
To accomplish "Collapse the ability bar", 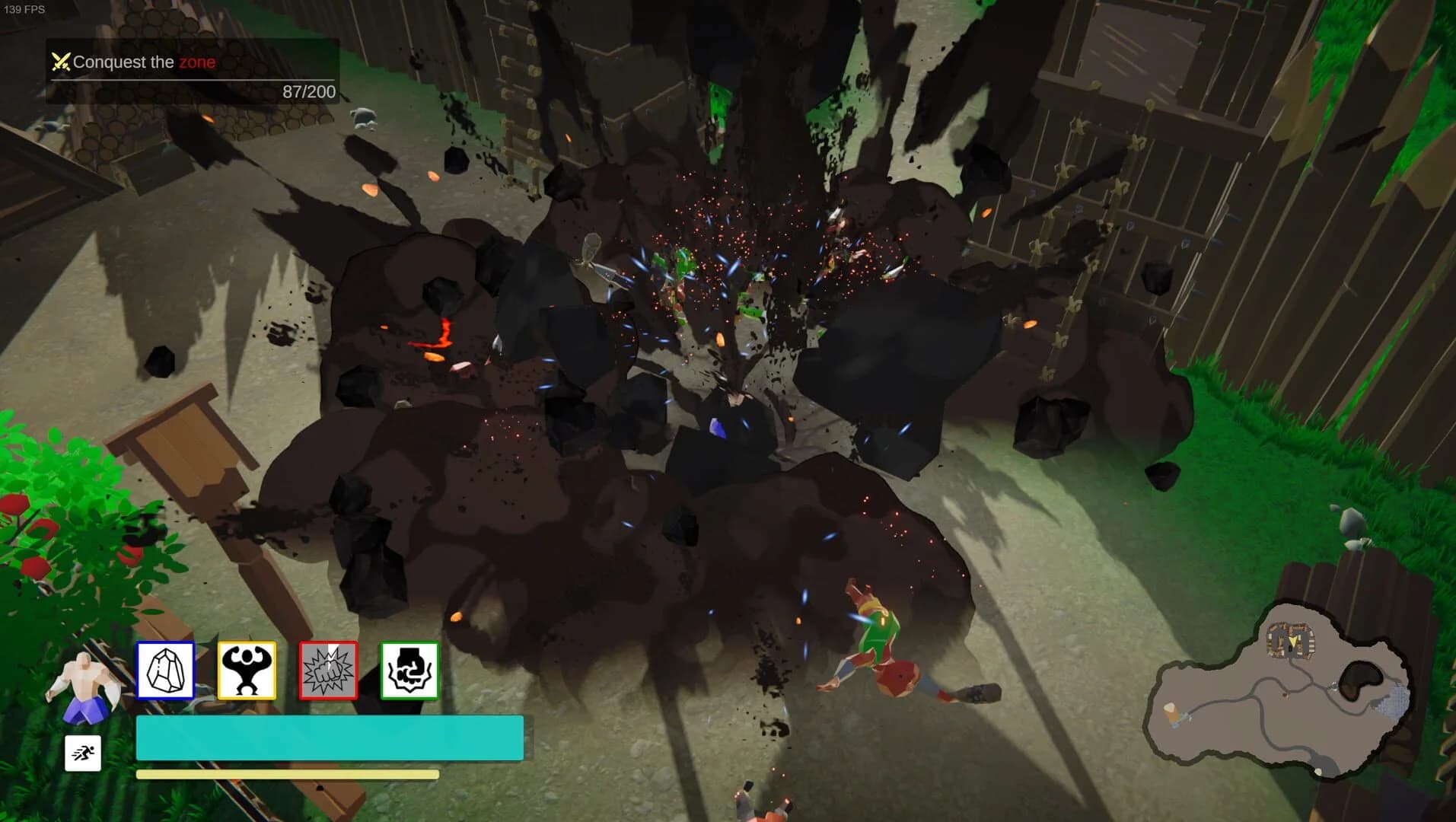I will coord(288,670).
